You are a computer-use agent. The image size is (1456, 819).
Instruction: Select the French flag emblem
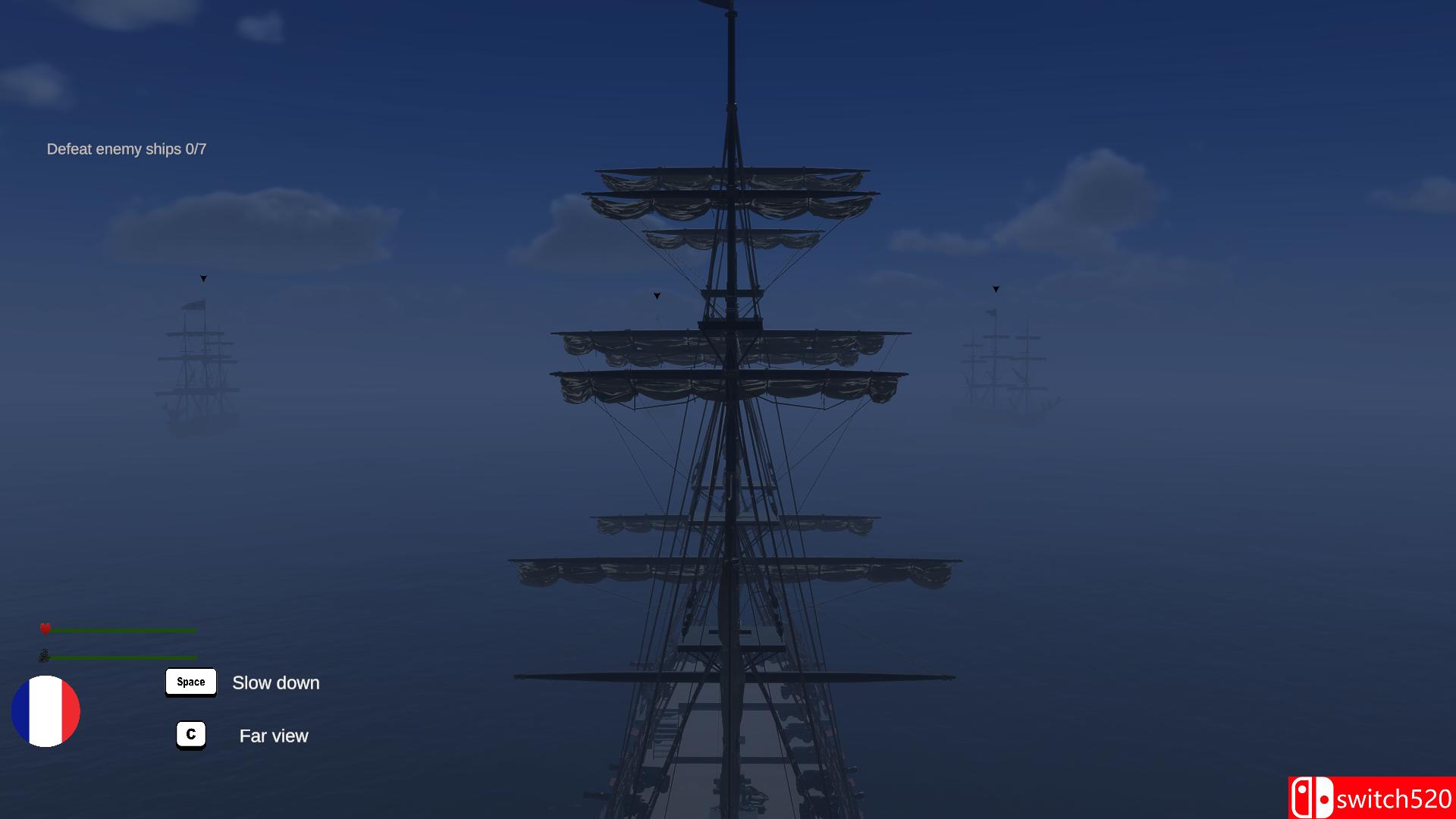(x=46, y=711)
